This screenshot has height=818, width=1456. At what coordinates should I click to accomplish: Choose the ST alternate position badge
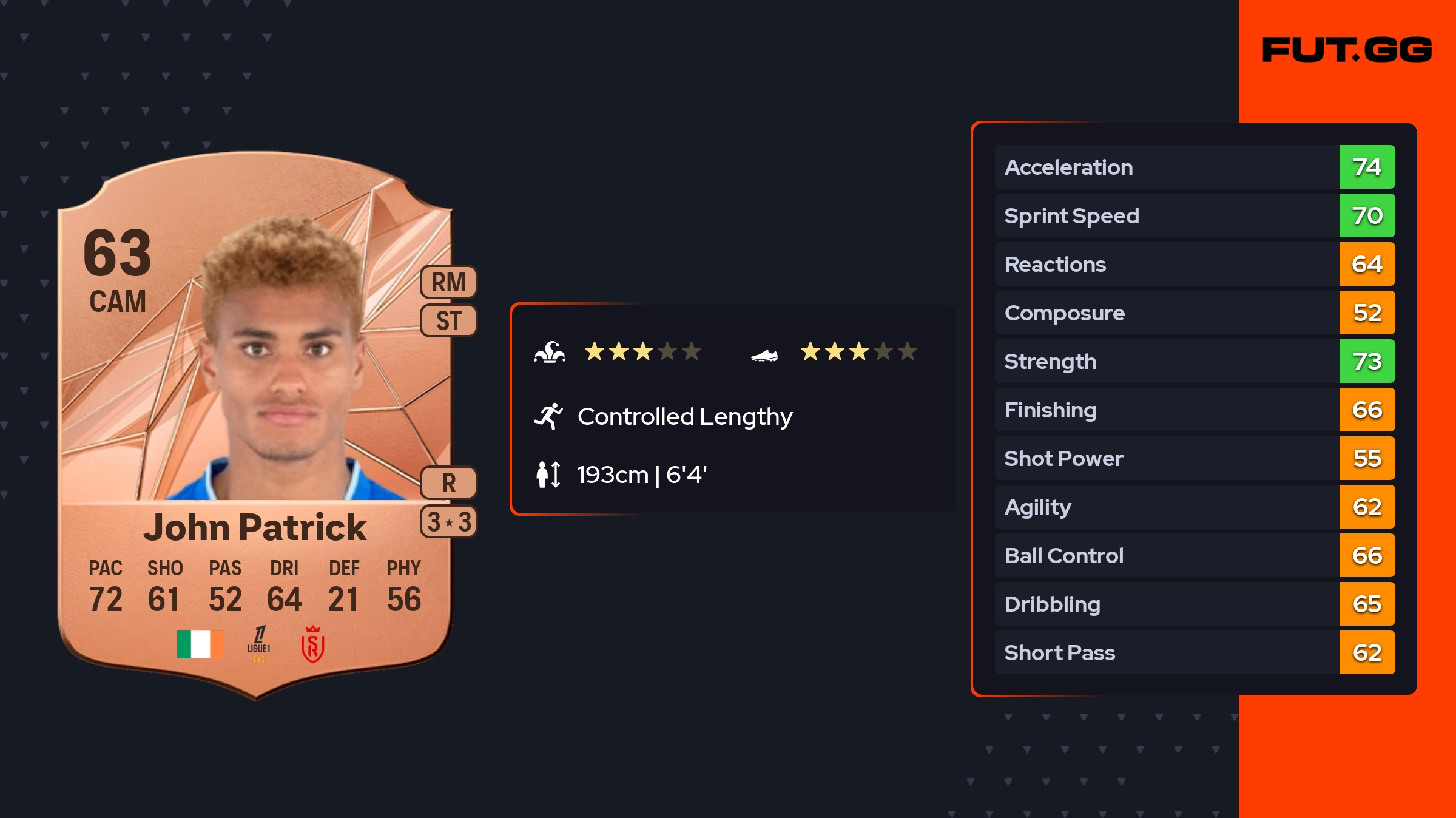point(448,320)
